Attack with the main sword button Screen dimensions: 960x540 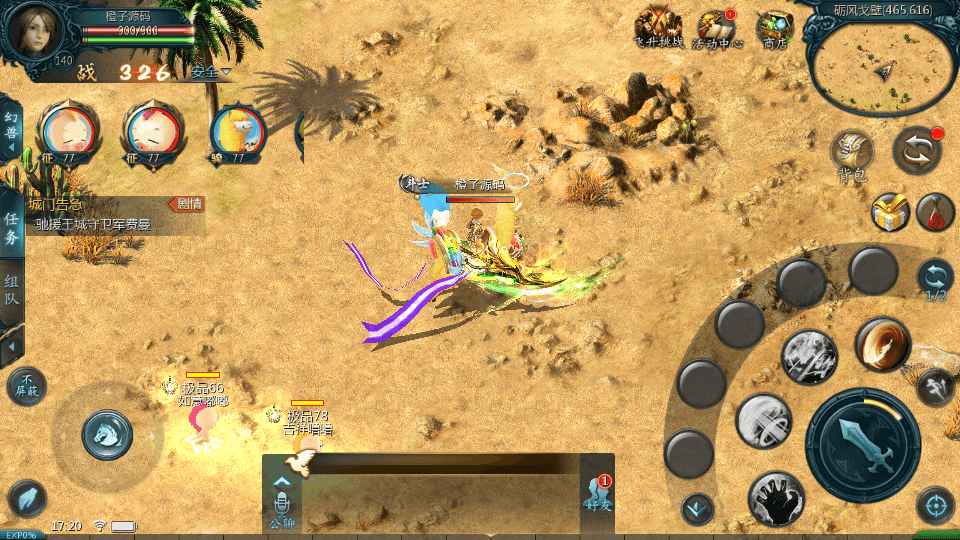862,446
